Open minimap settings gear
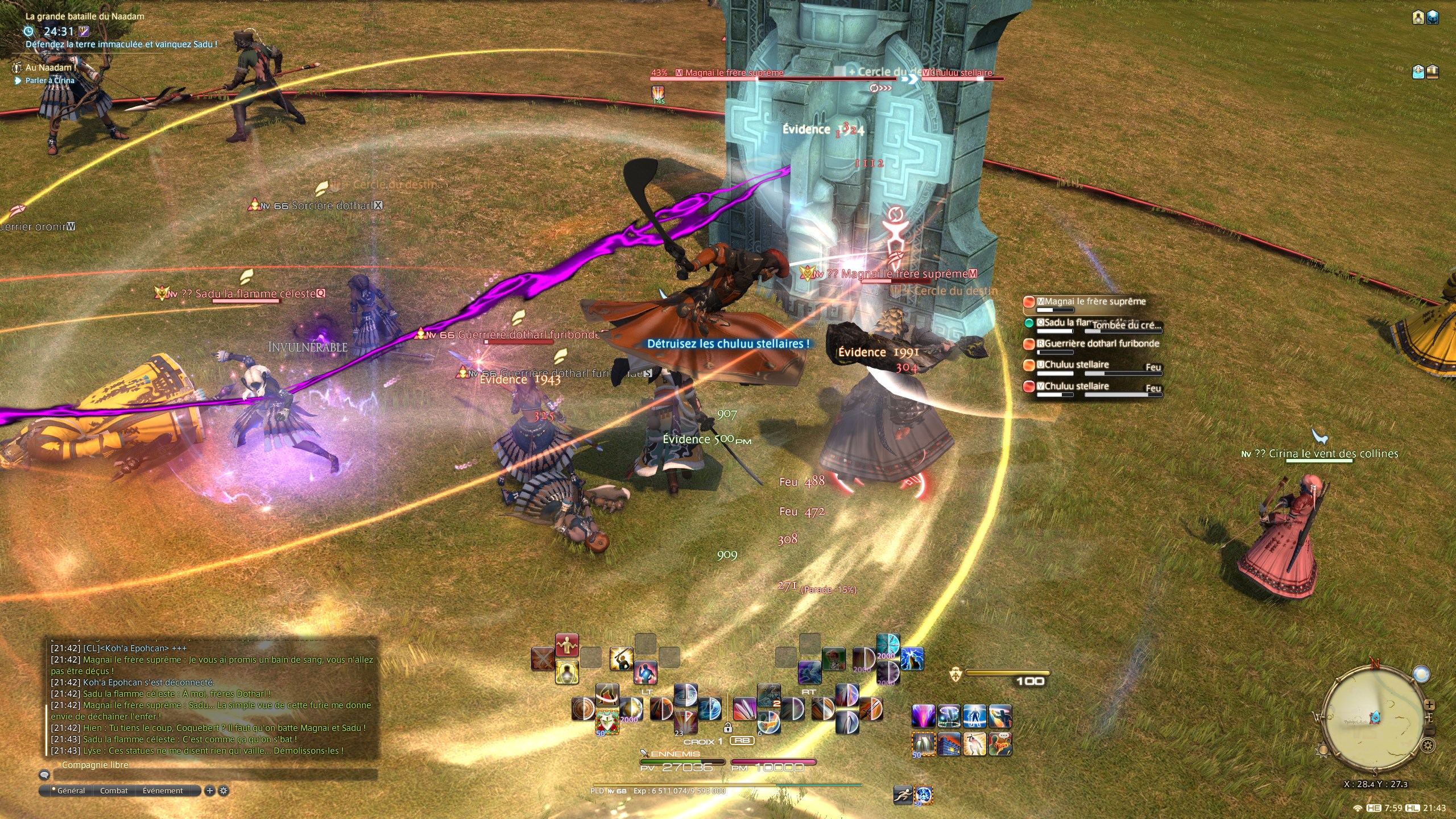Viewport: 1456px width, 819px height. pos(1428,745)
